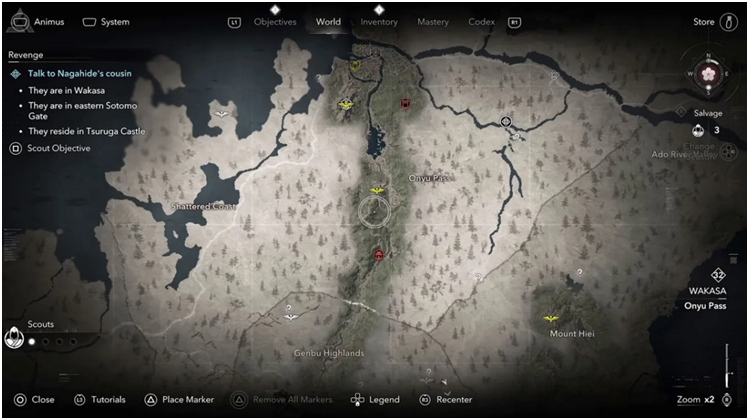
Task: Show the map Legend
Action: click(375, 399)
